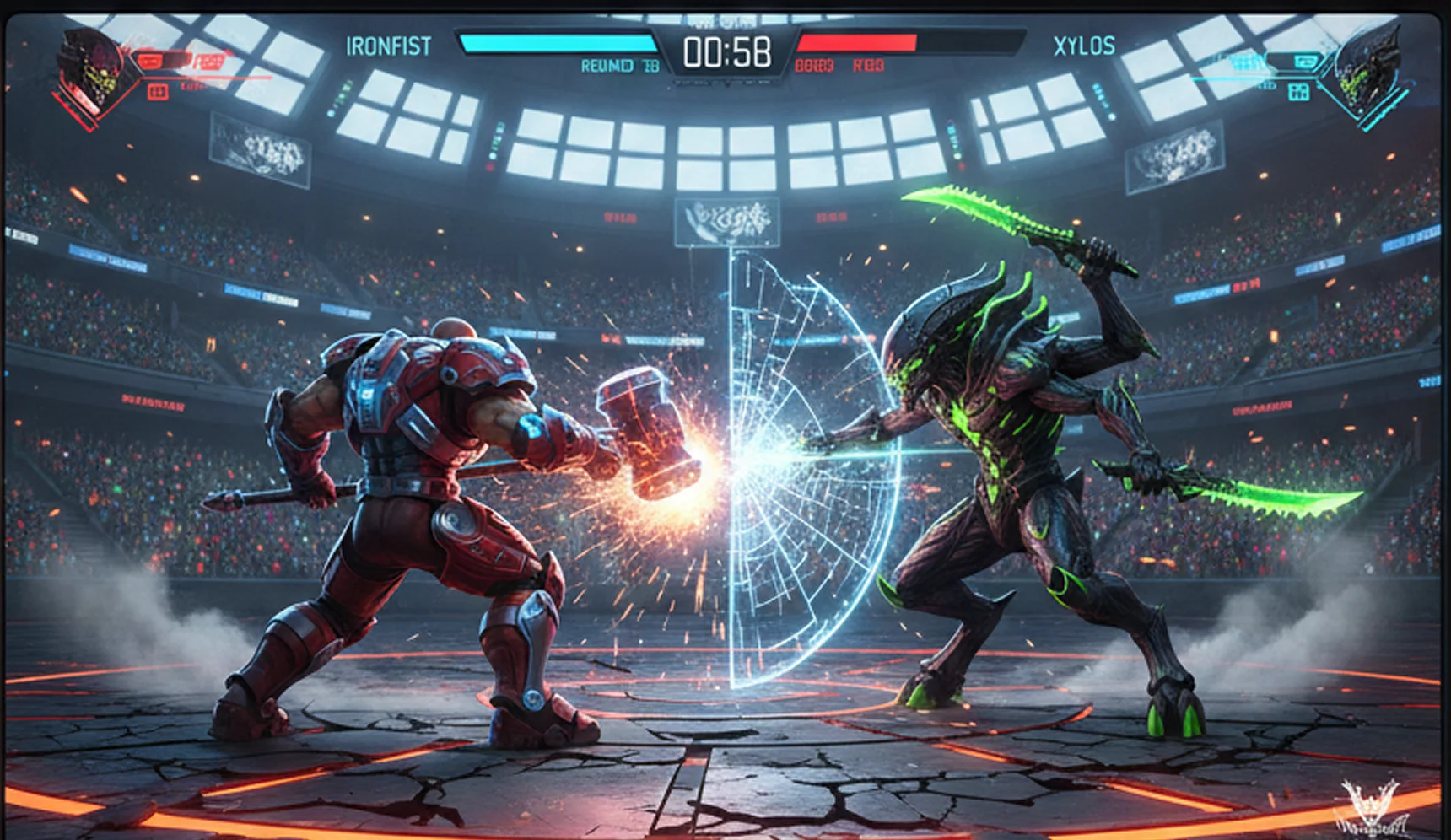Expand the match timer panel chevron
Image resolution: width=1451 pixels, height=840 pixels.
[x=725, y=81]
